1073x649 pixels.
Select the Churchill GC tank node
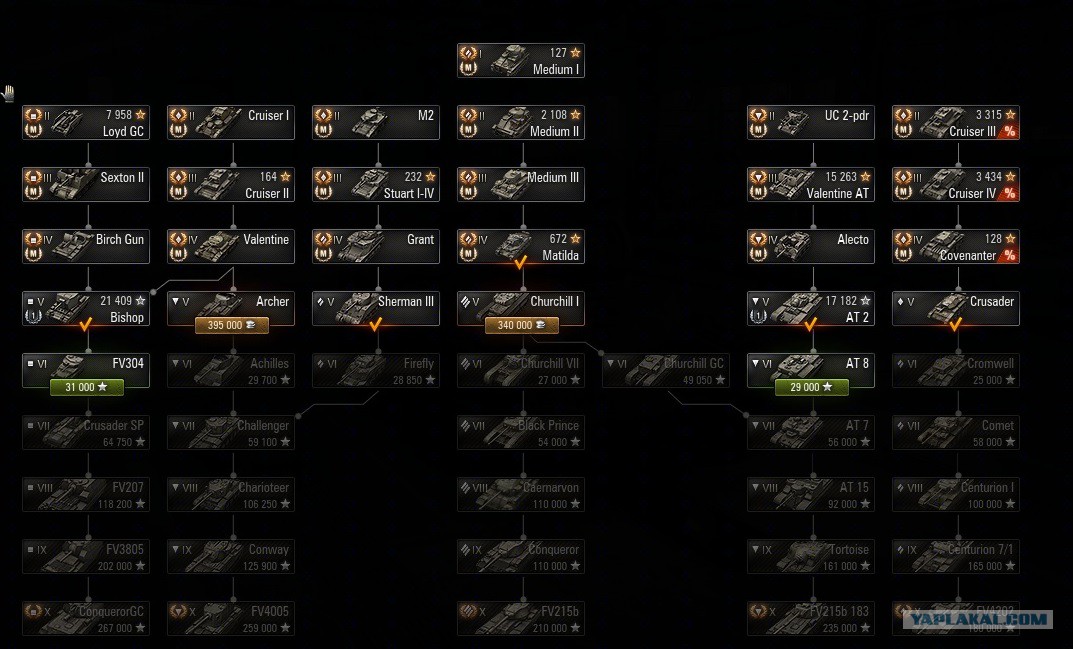[x=666, y=371]
